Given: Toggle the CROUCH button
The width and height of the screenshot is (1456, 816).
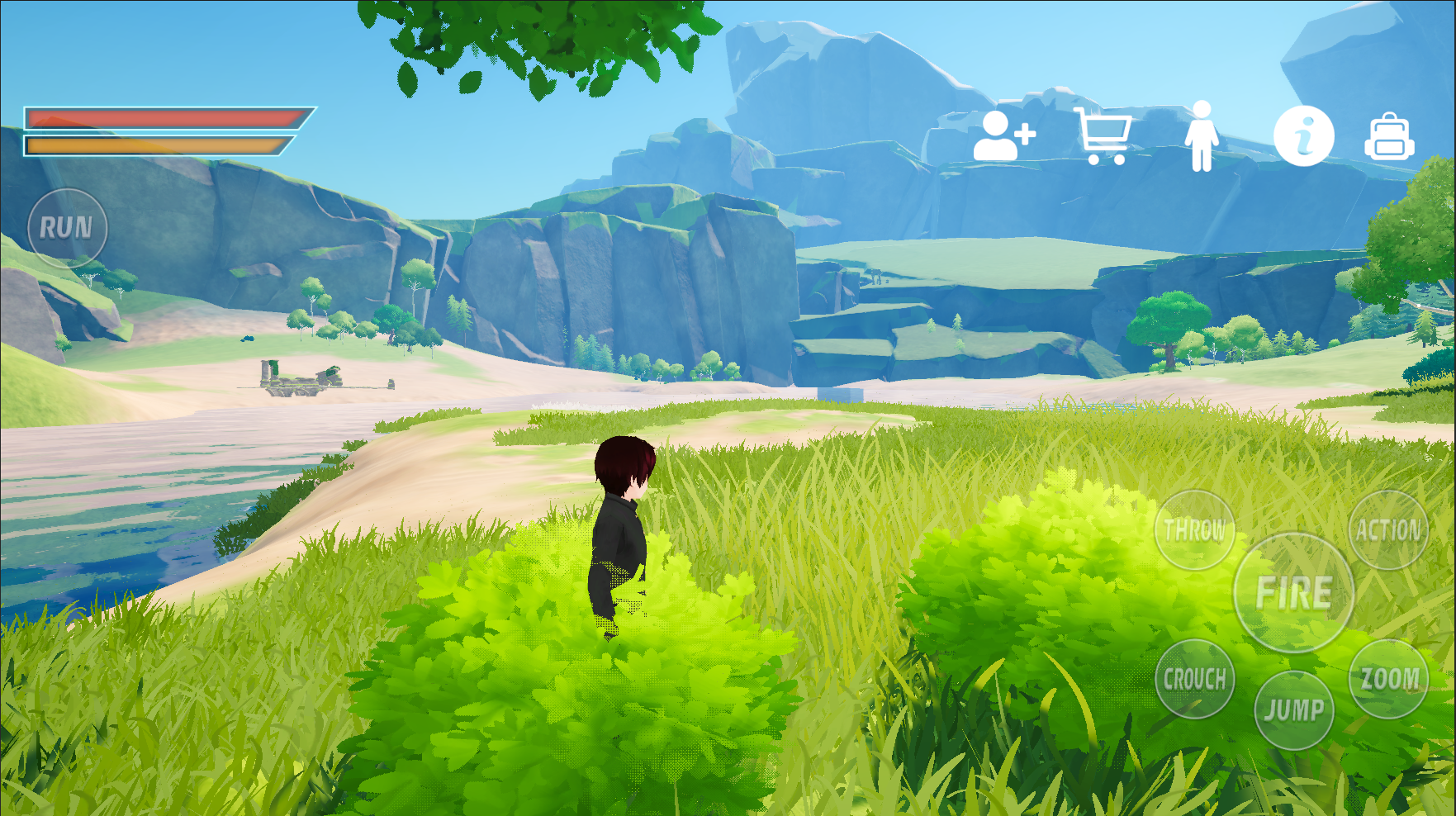Looking at the screenshot, I should pyautogui.click(x=1194, y=680).
